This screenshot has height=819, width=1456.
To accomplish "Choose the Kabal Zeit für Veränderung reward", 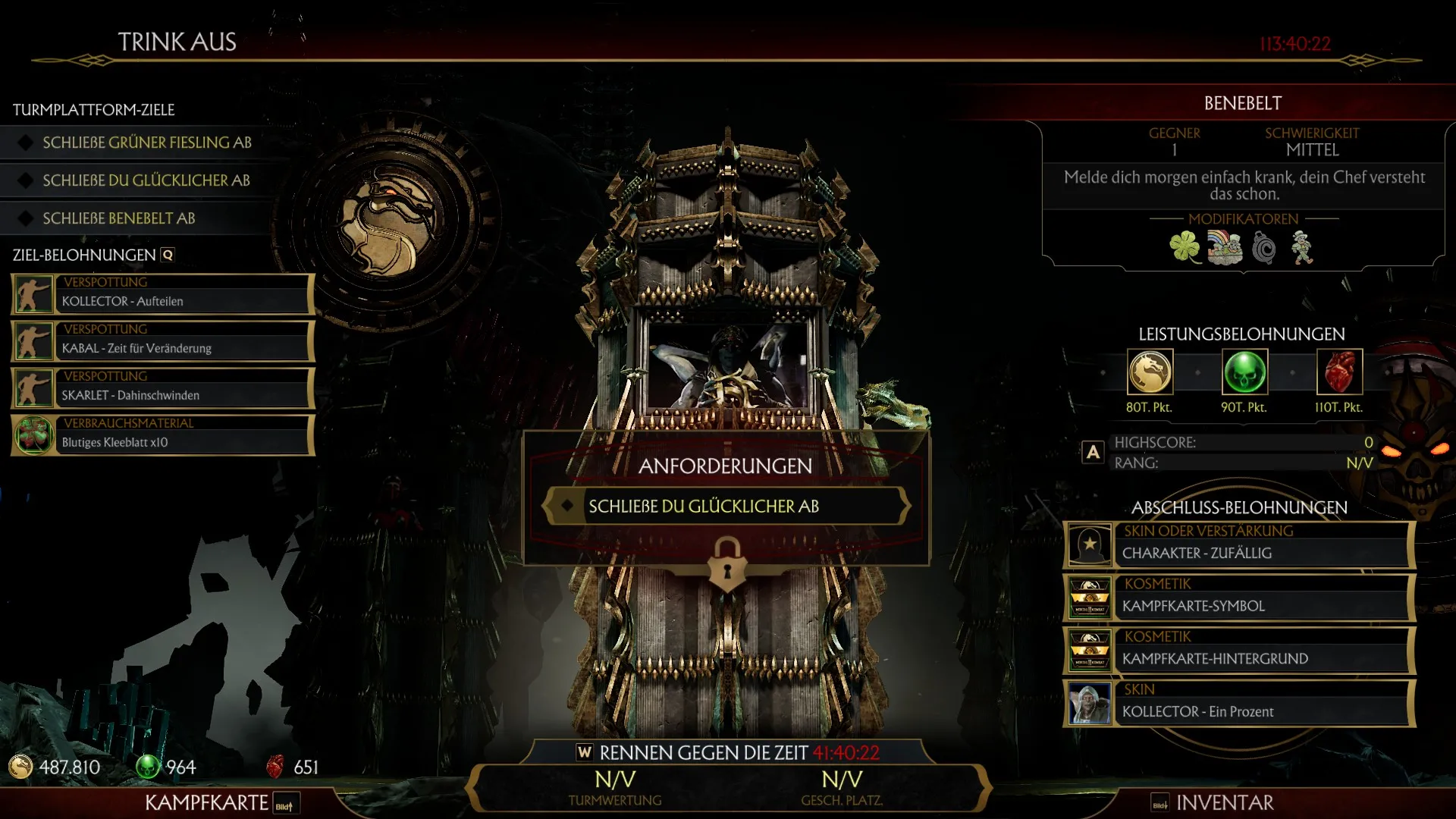I will (x=162, y=341).
